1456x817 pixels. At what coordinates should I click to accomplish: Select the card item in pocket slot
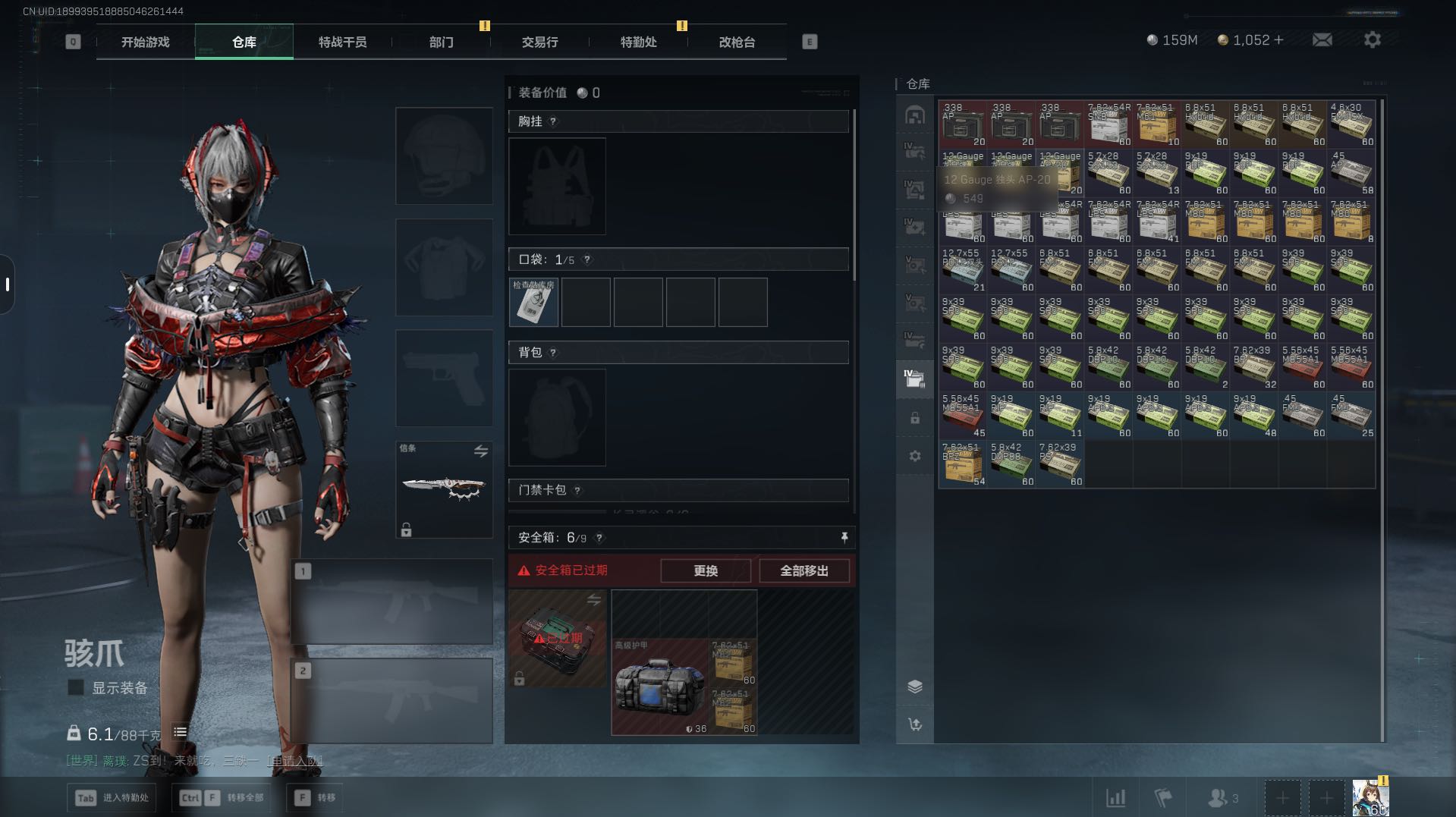[x=533, y=303]
